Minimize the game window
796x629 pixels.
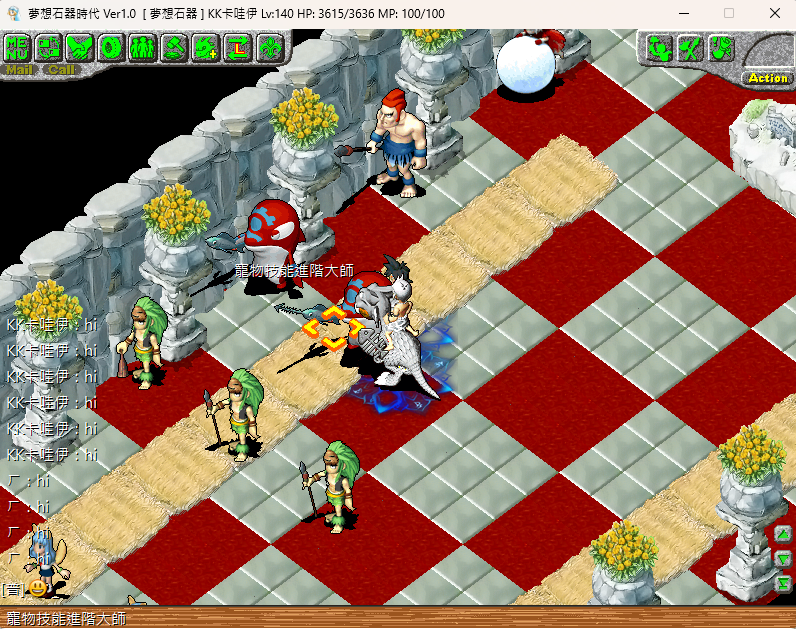pyautogui.click(x=682, y=13)
